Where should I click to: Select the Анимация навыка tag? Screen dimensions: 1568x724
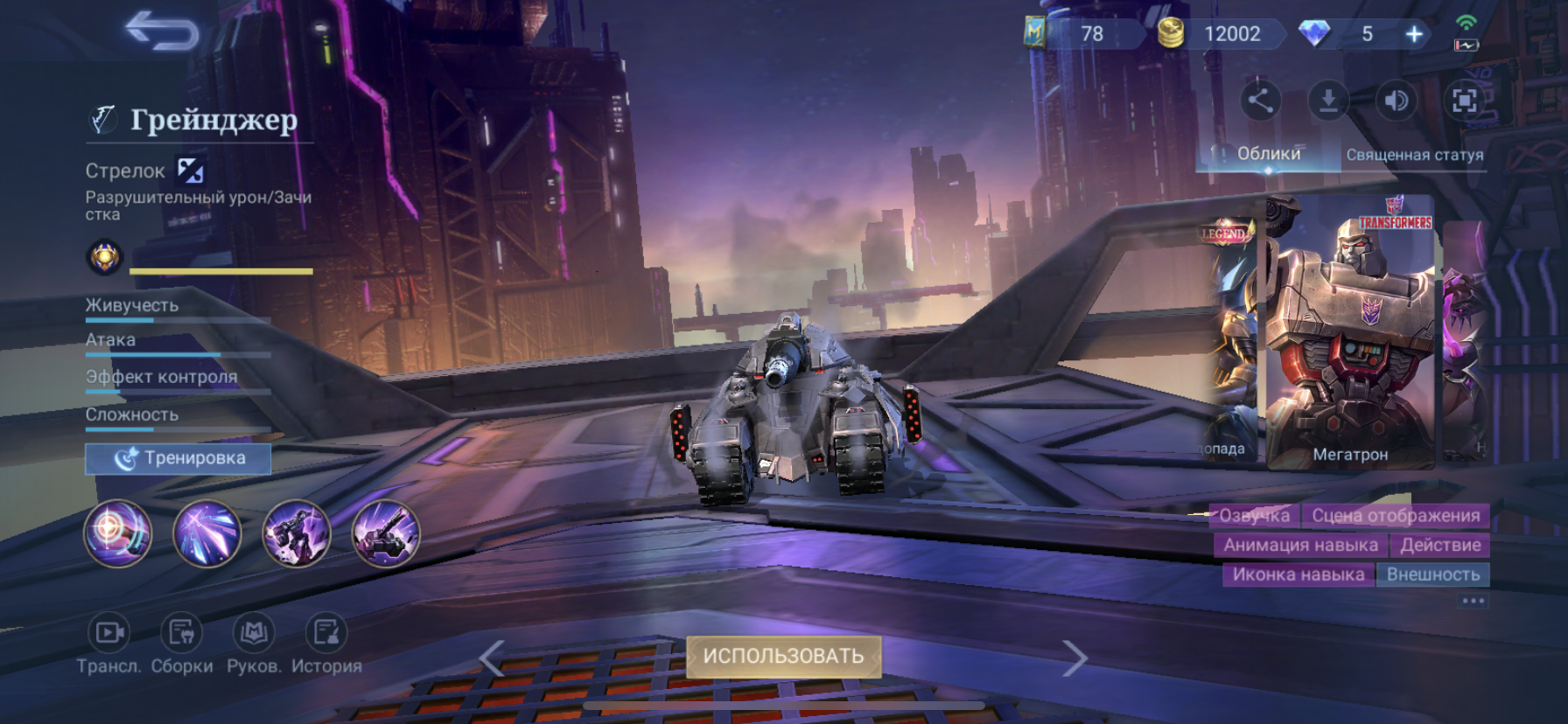(x=1300, y=546)
